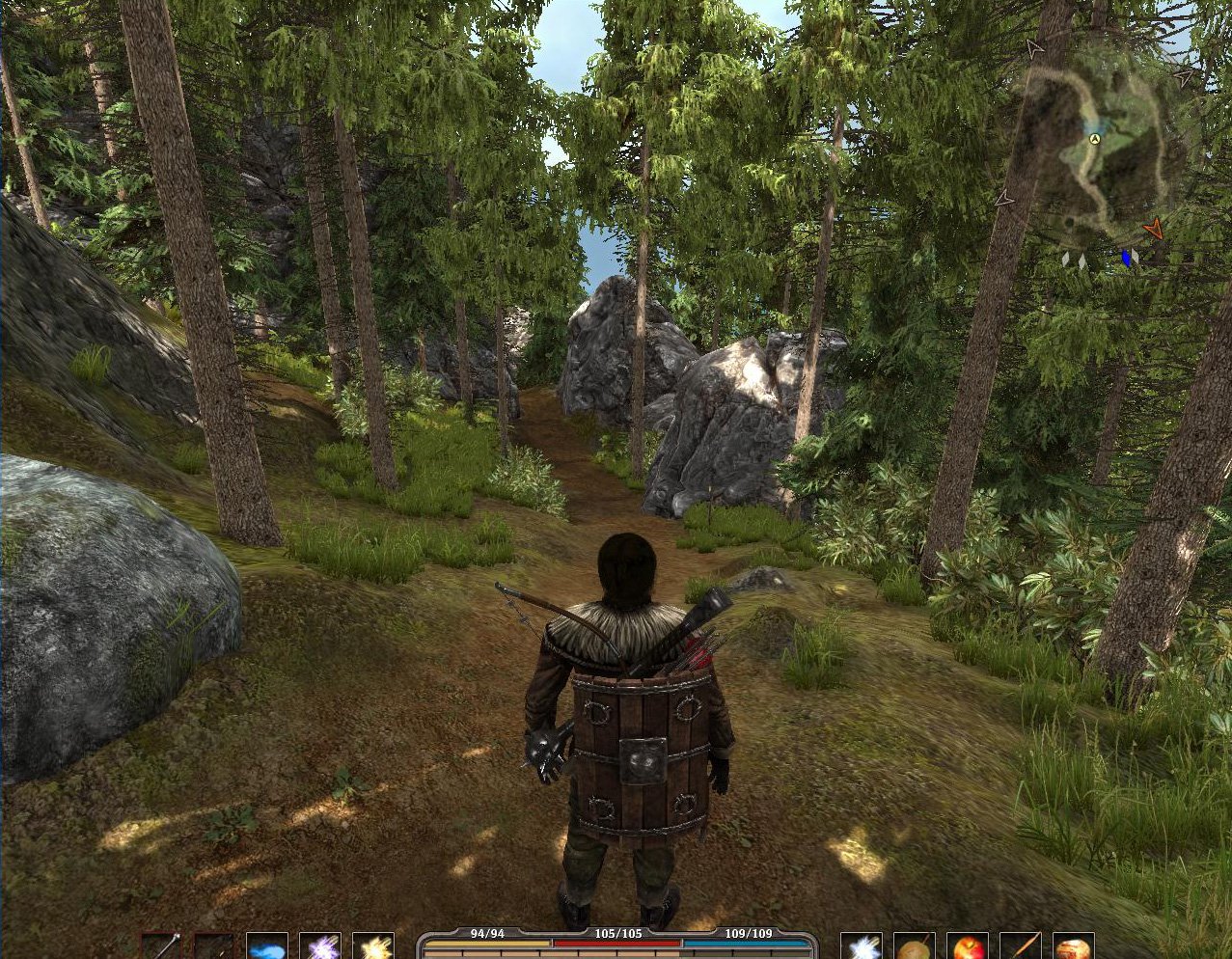Click the orange arrow marker on minimap
The width and height of the screenshot is (1232, 959).
click(x=1152, y=229)
